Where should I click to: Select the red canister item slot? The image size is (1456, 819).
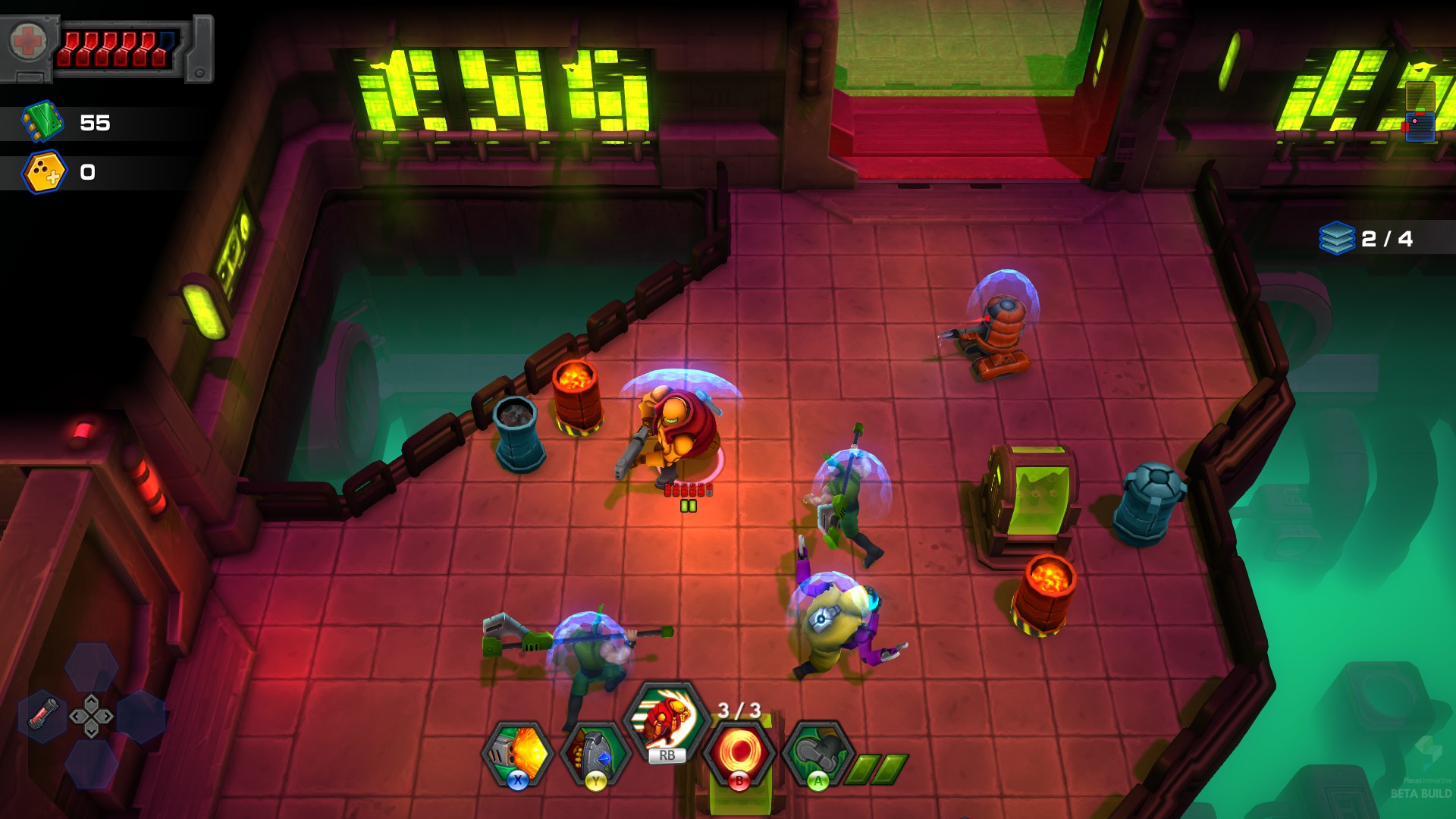tap(43, 714)
